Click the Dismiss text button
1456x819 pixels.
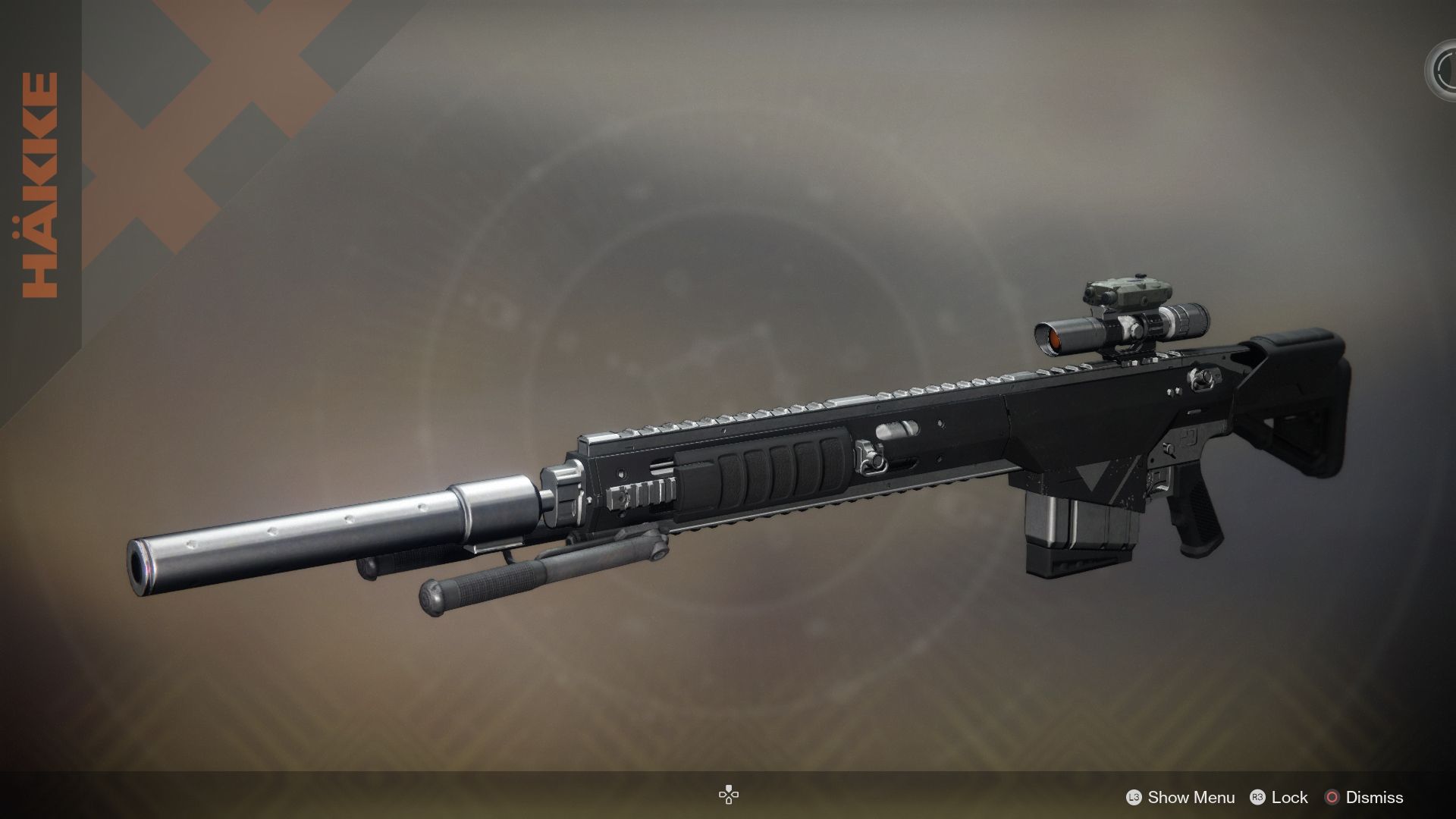[x=1374, y=798]
